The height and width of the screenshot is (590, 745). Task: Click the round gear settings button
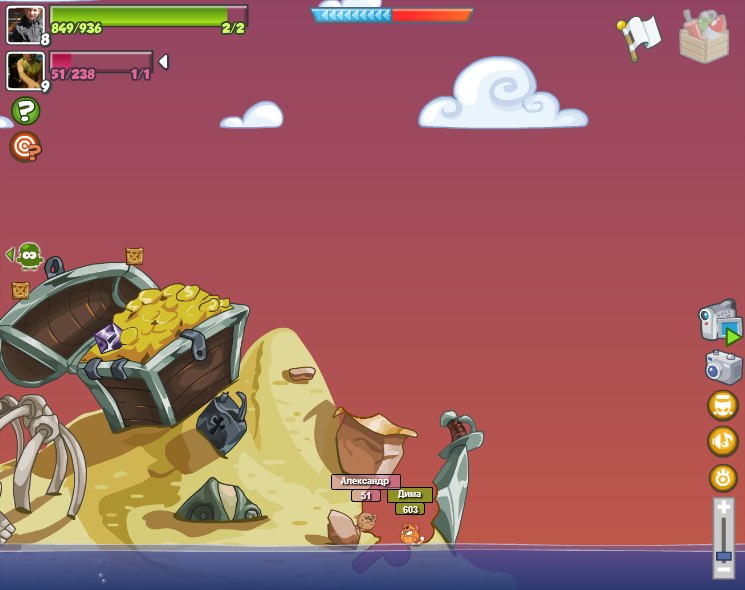click(x=722, y=477)
